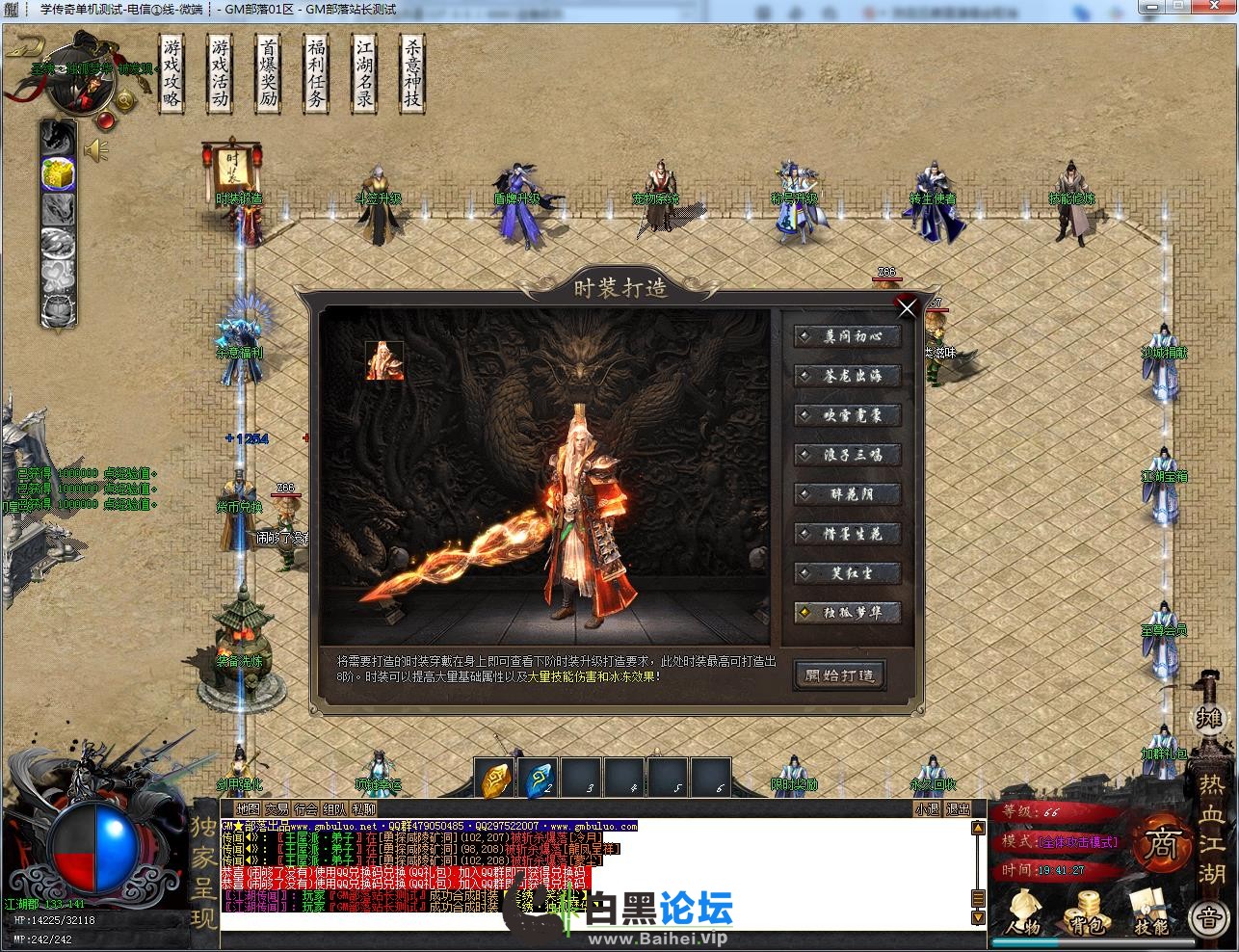Image resolution: width=1239 pixels, height=952 pixels.
Task: Open the golden treasure chest icon
Action: tap(58, 172)
